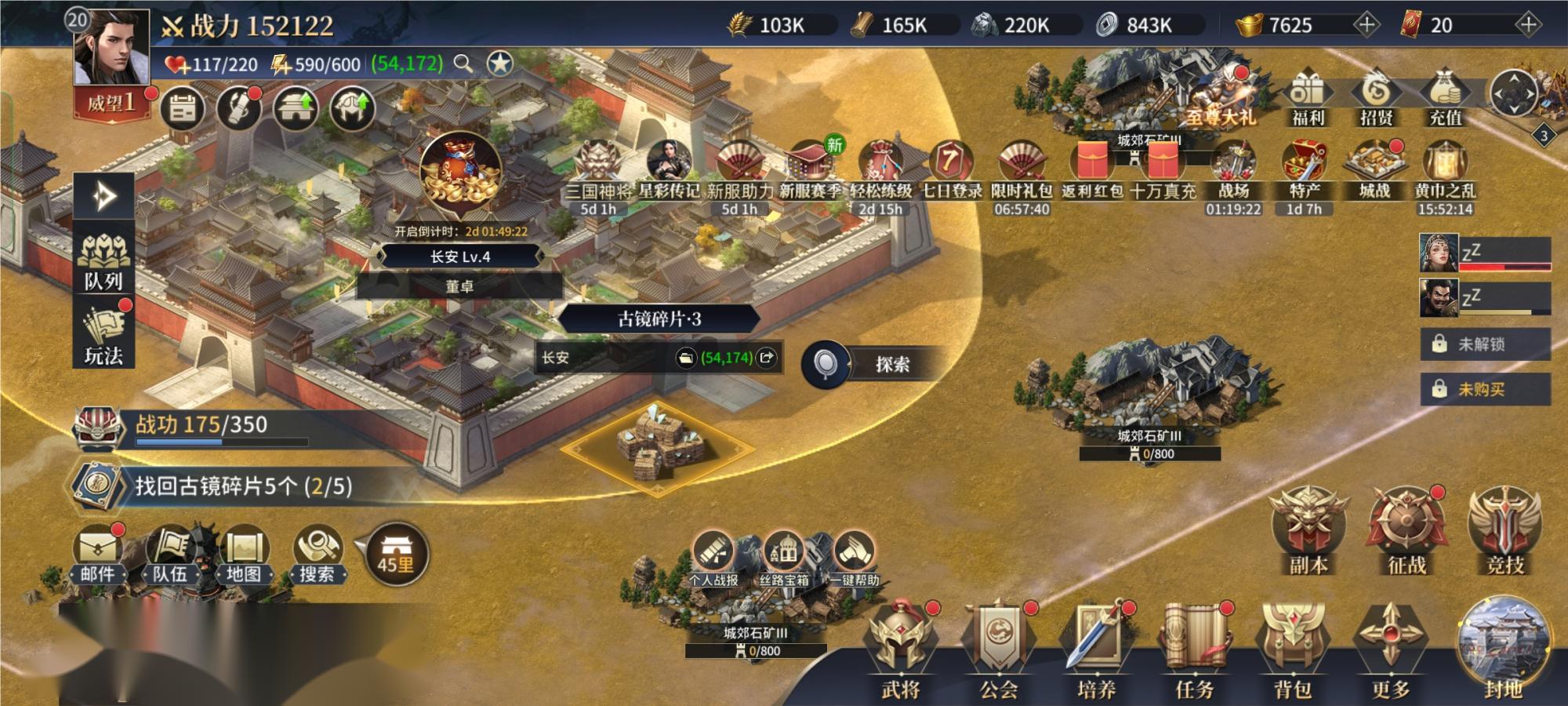Open the 武将 generals menu

click(x=900, y=651)
